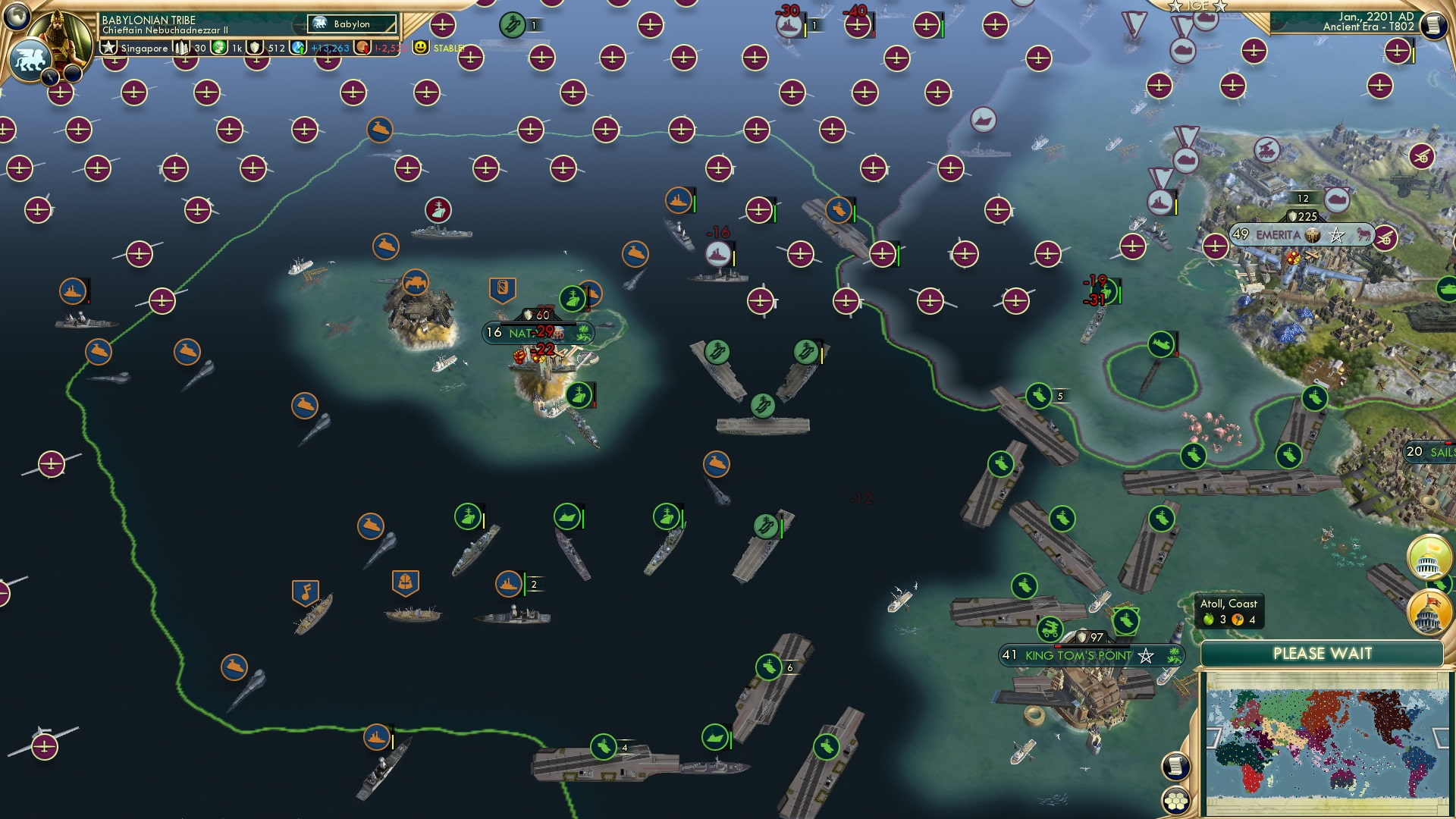The width and height of the screenshot is (1456, 819).
Task: Click the Babylon civilization dropdown banner
Action: tap(351, 24)
